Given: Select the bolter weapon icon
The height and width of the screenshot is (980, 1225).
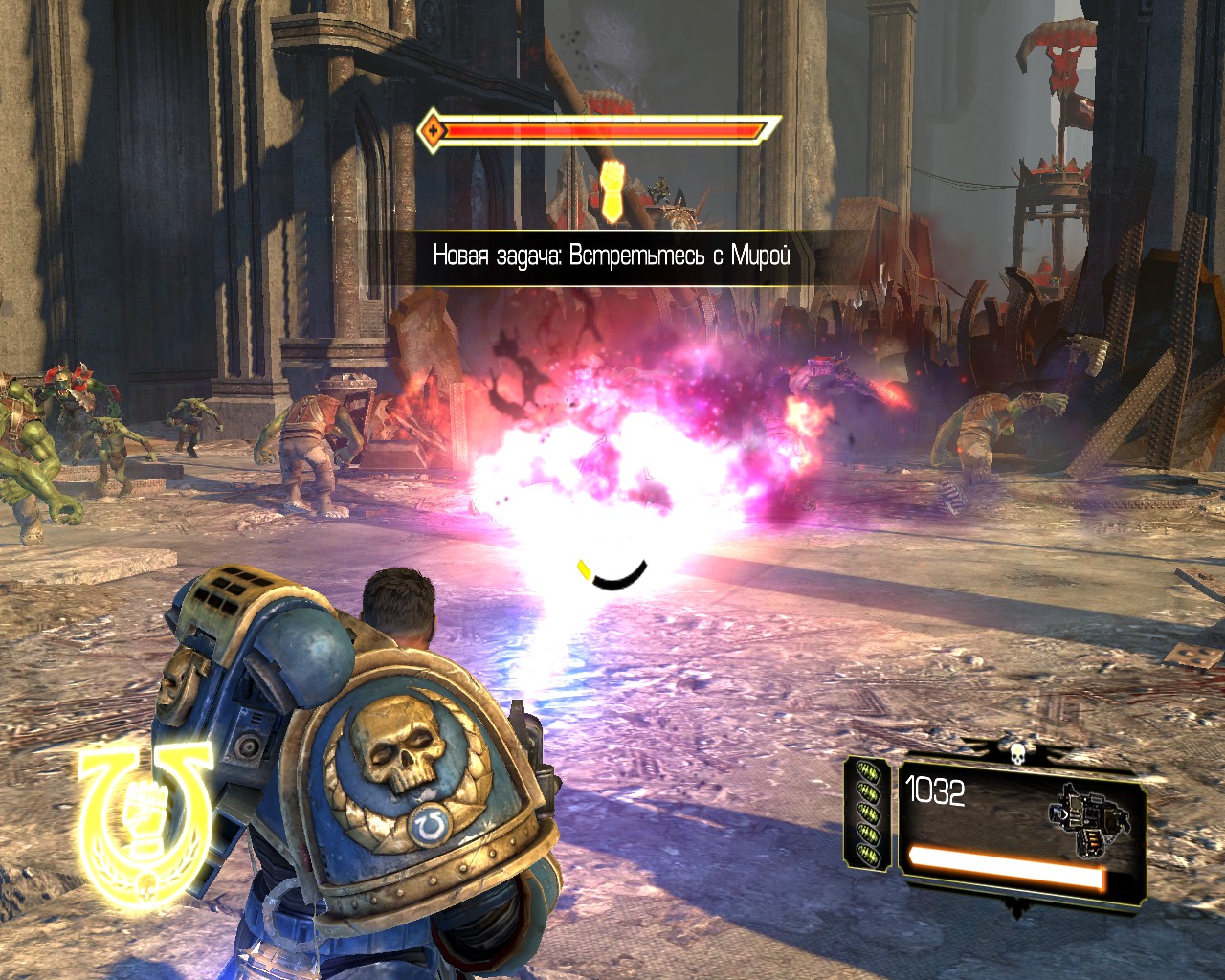Looking at the screenshot, I should click(1089, 818).
